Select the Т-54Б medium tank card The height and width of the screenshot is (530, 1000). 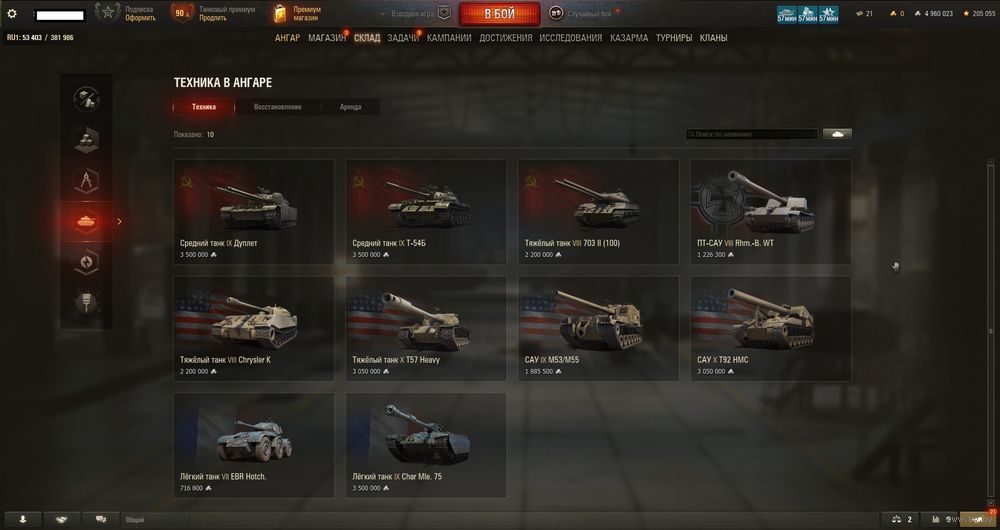426,211
